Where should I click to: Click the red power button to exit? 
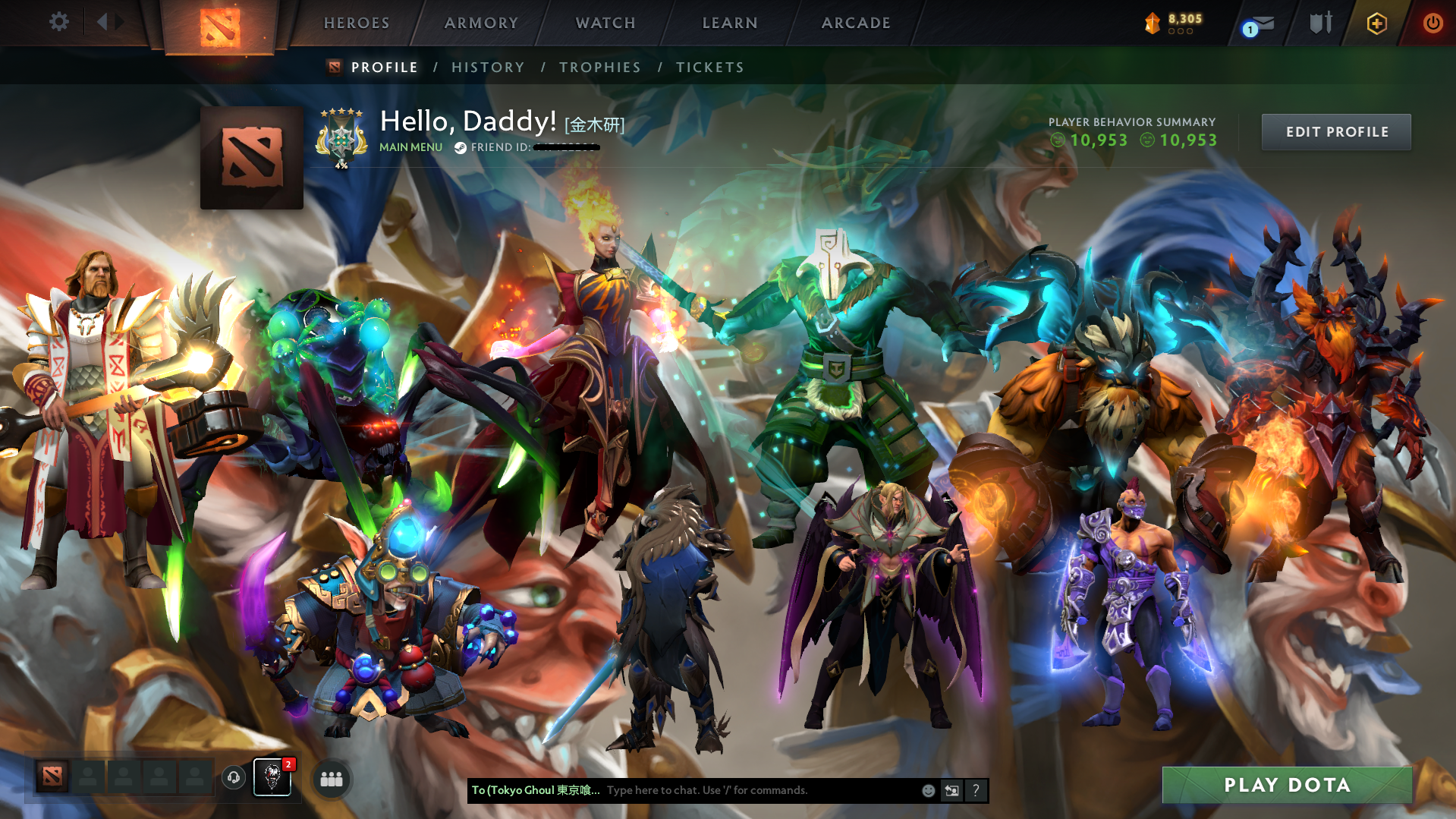point(1432,23)
